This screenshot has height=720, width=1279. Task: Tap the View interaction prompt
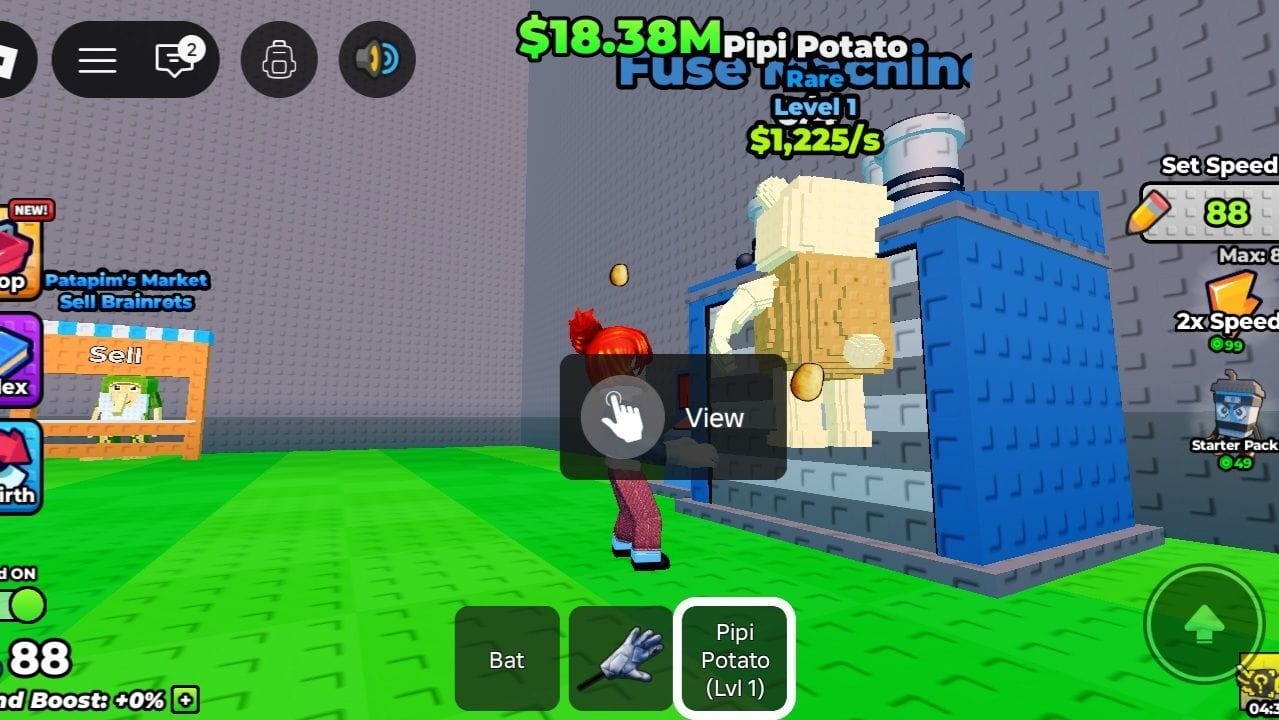672,417
